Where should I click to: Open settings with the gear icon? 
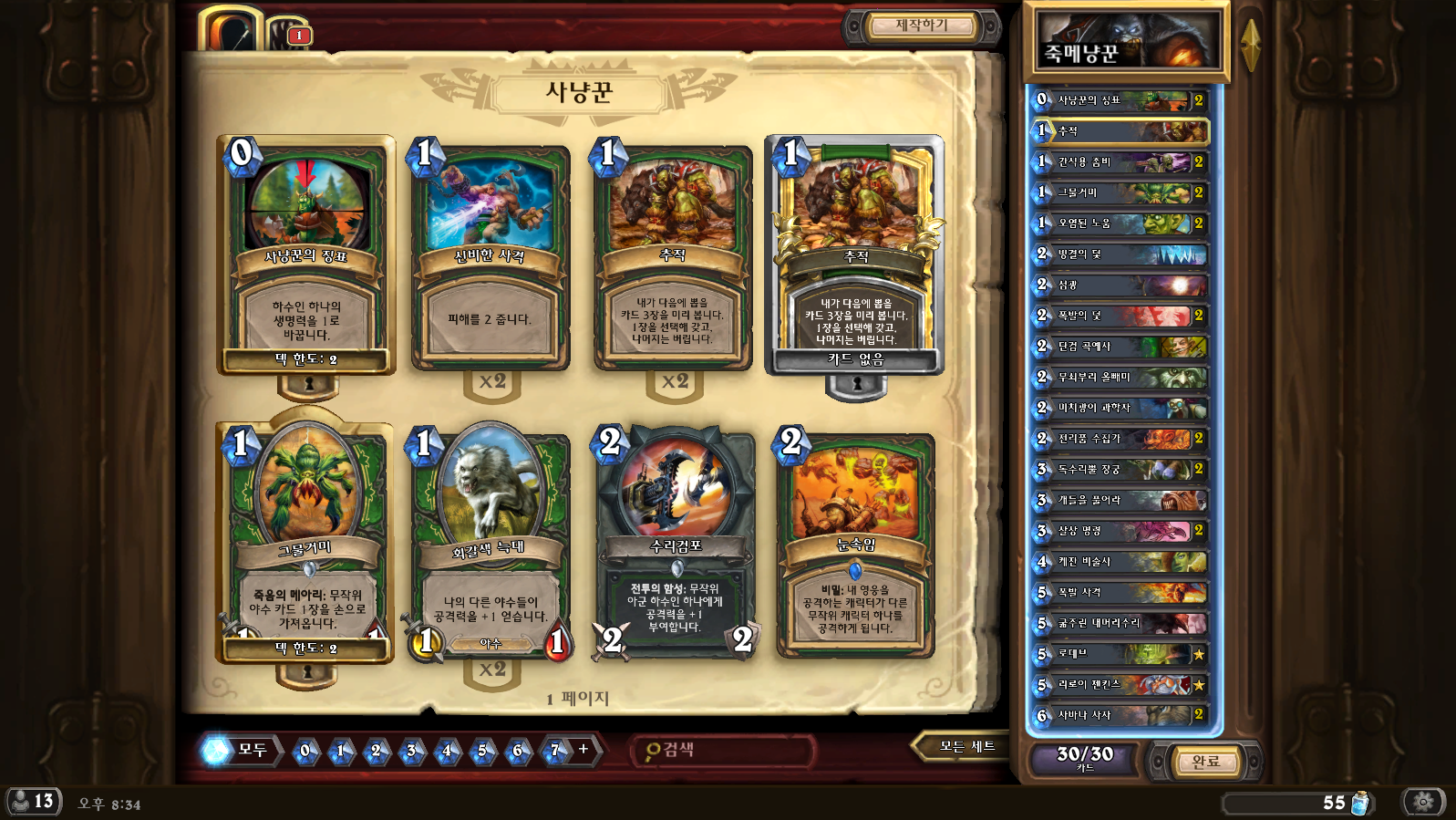pos(1423,802)
